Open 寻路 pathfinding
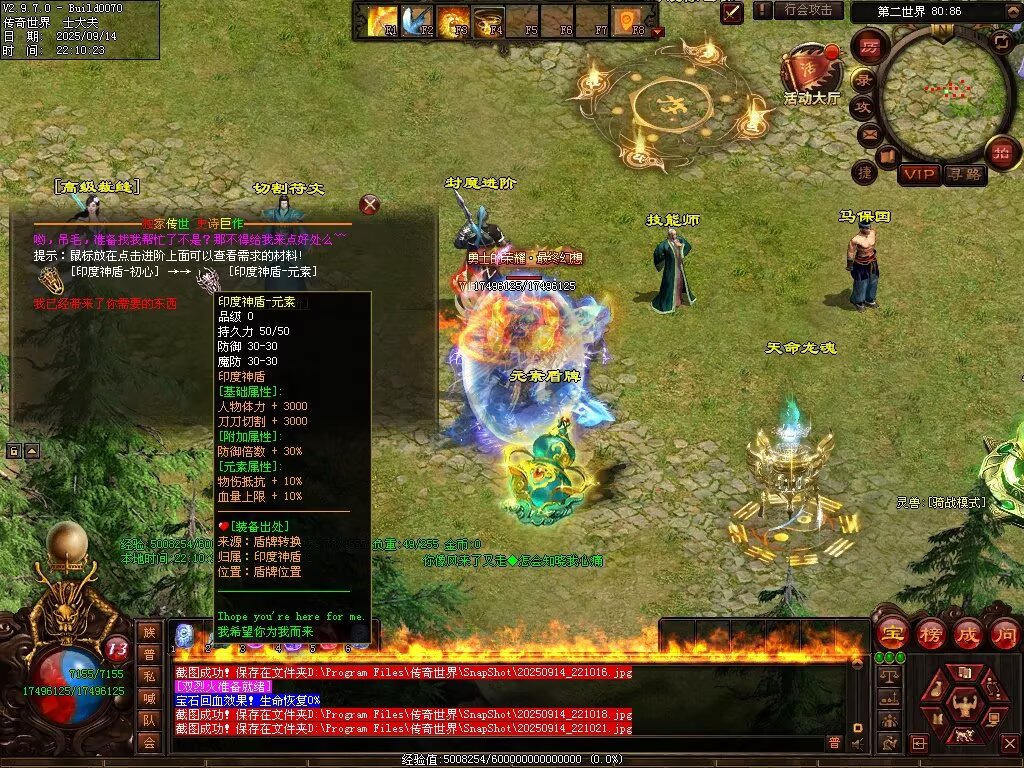The image size is (1024, 768). [x=965, y=175]
